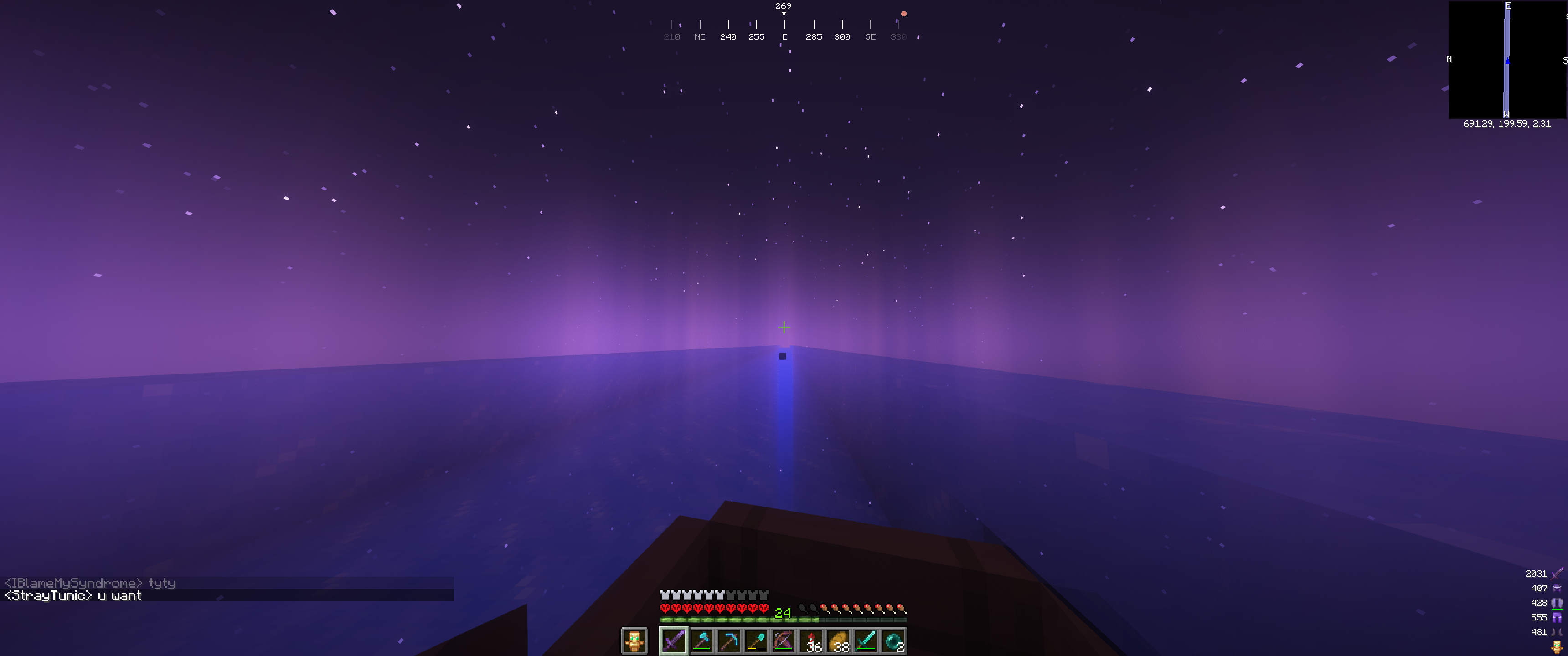Image resolution: width=1568 pixels, height=656 pixels.
Task: Choose the diamond axe hotbar slot
Action: point(702,641)
